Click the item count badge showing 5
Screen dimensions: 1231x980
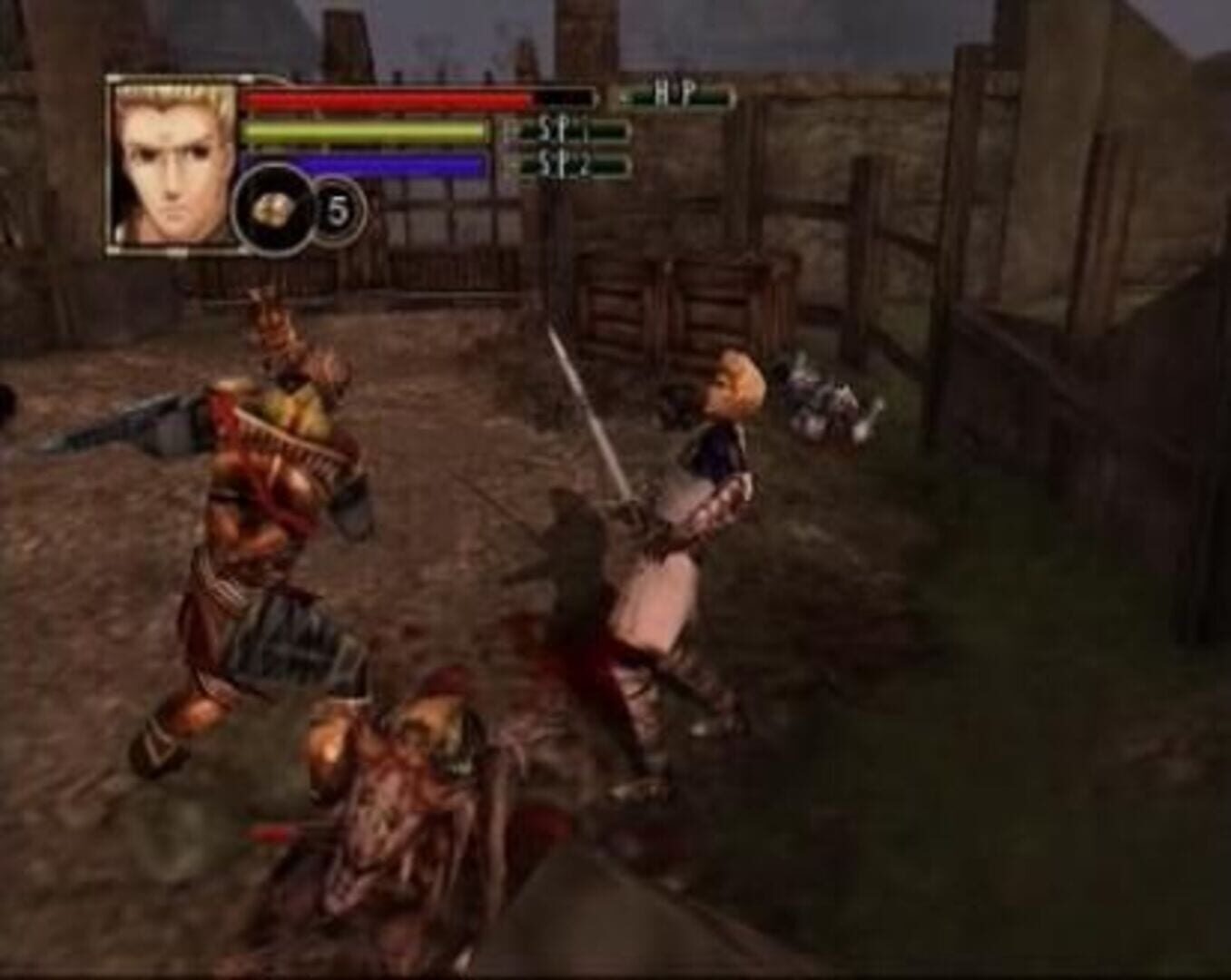337,207
